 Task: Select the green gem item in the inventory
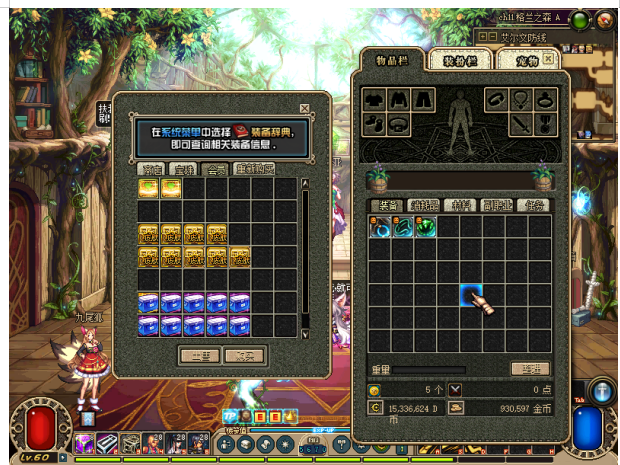tap(427, 227)
